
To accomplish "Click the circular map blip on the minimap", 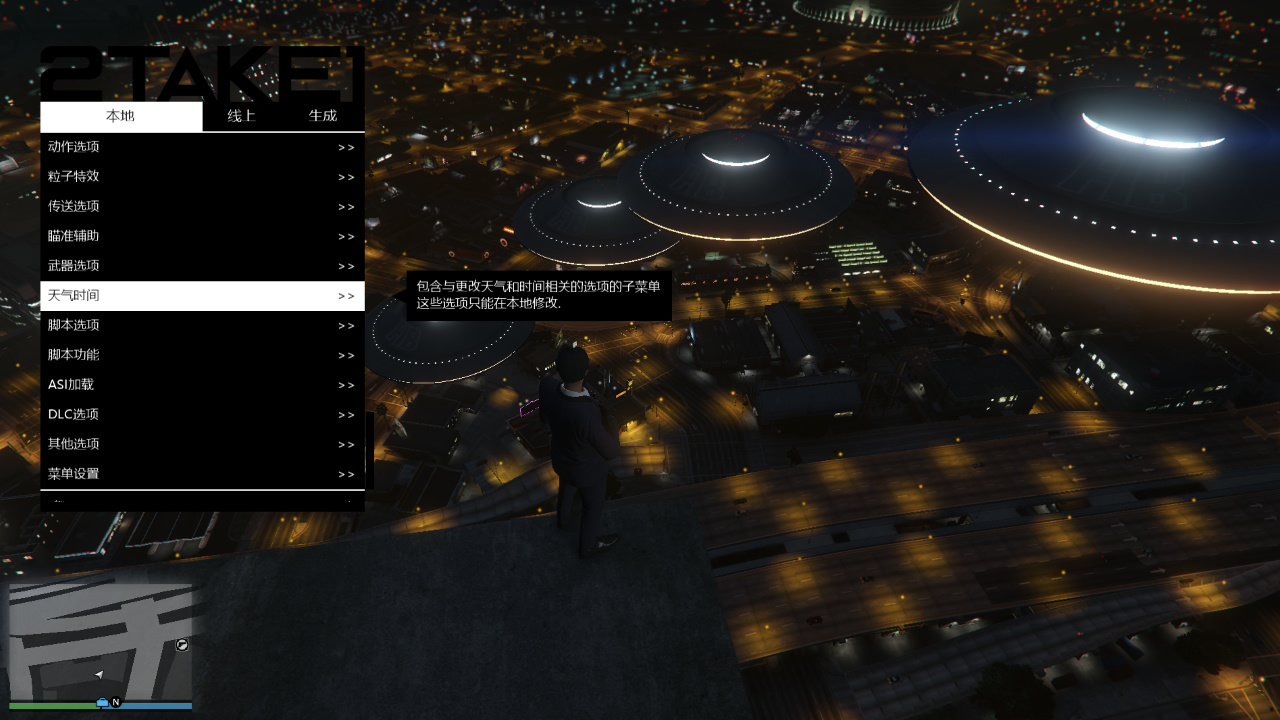I will pyautogui.click(x=181, y=646).
